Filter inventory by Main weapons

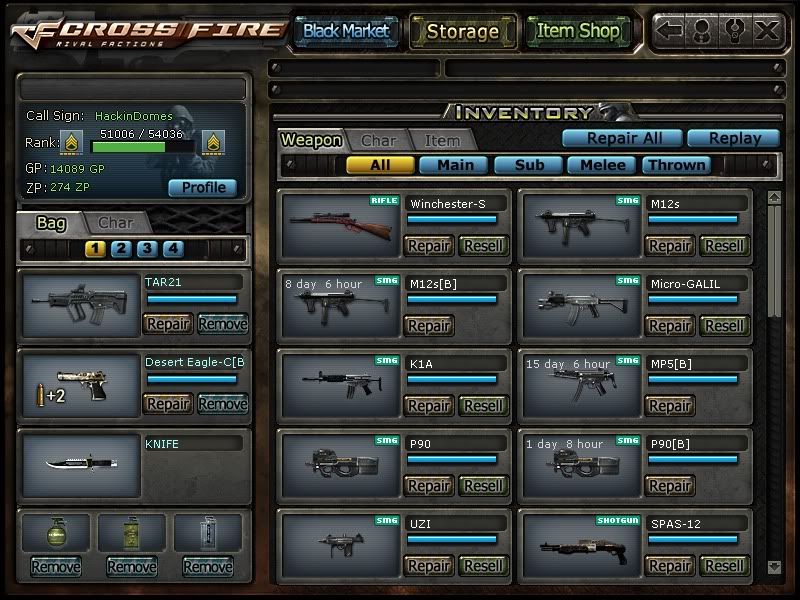tap(454, 165)
